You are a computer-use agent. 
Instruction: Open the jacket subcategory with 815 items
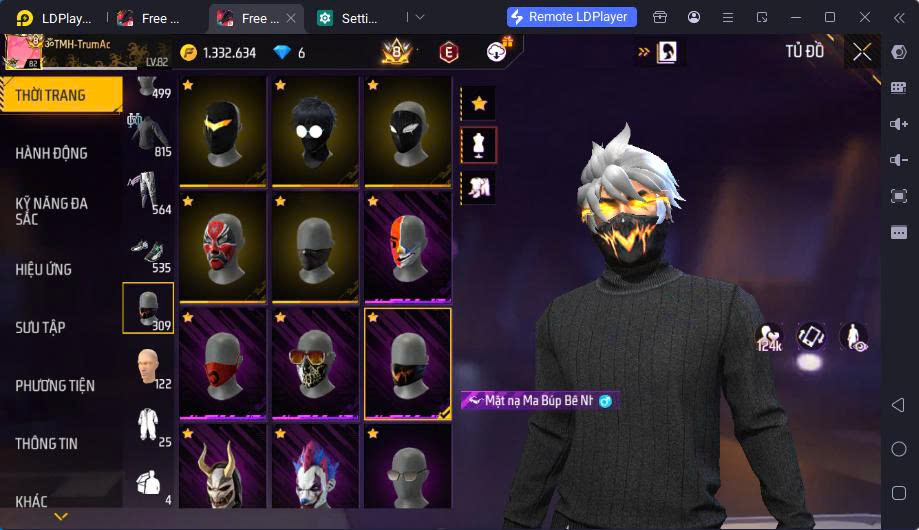pyautogui.click(x=148, y=136)
